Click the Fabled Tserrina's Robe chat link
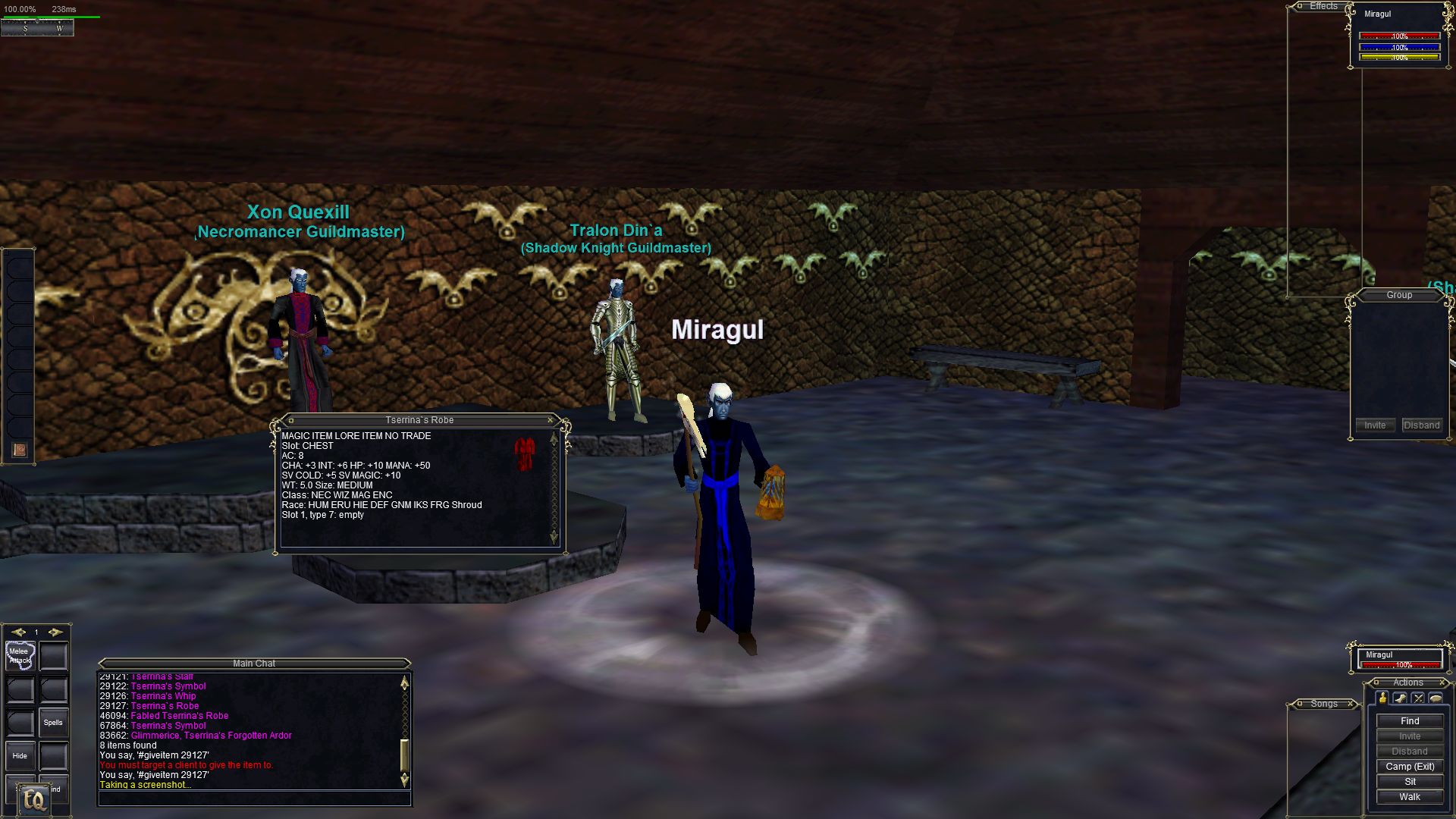 coord(179,716)
